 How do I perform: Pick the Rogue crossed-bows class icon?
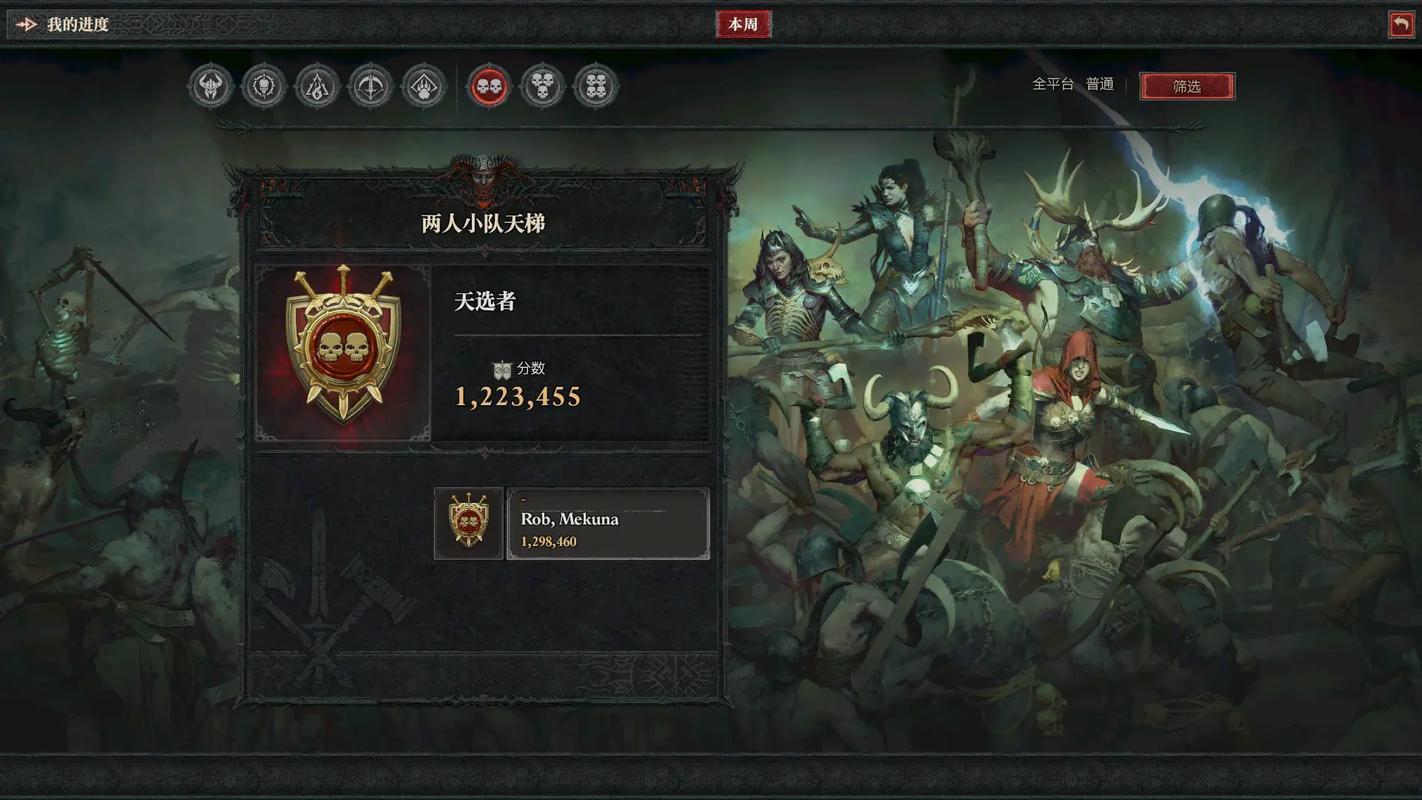pyautogui.click(x=370, y=85)
